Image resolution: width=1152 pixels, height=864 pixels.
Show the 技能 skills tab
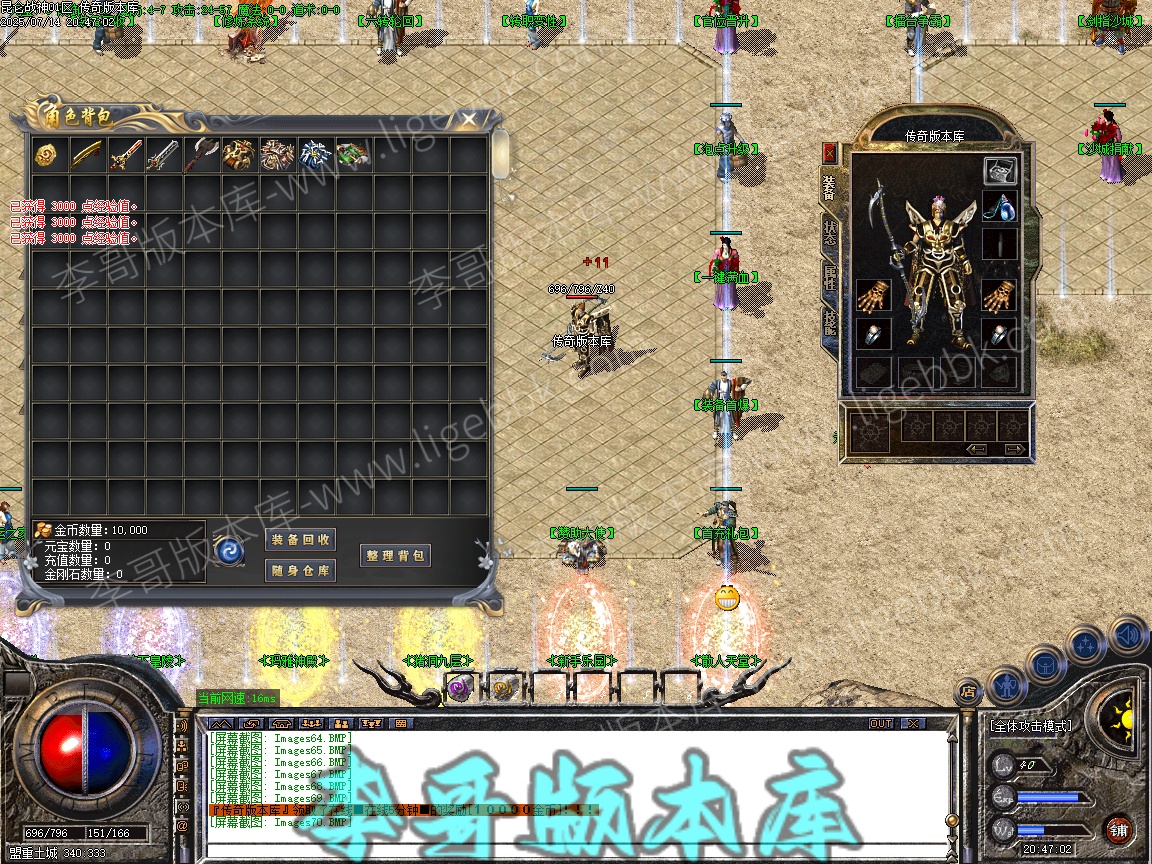tap(830, 322)
